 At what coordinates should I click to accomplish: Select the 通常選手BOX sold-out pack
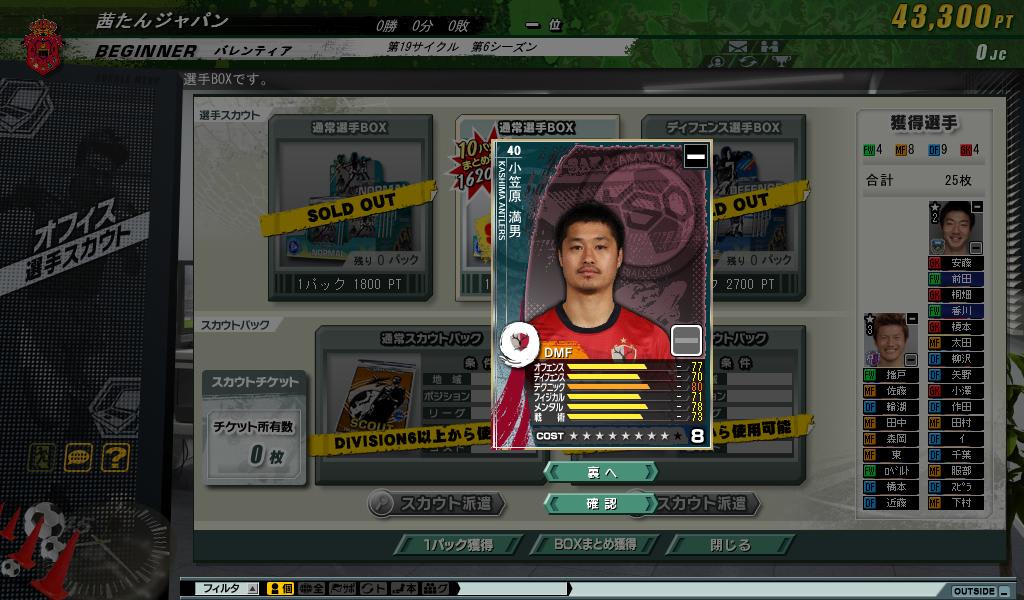click(350, 208)
